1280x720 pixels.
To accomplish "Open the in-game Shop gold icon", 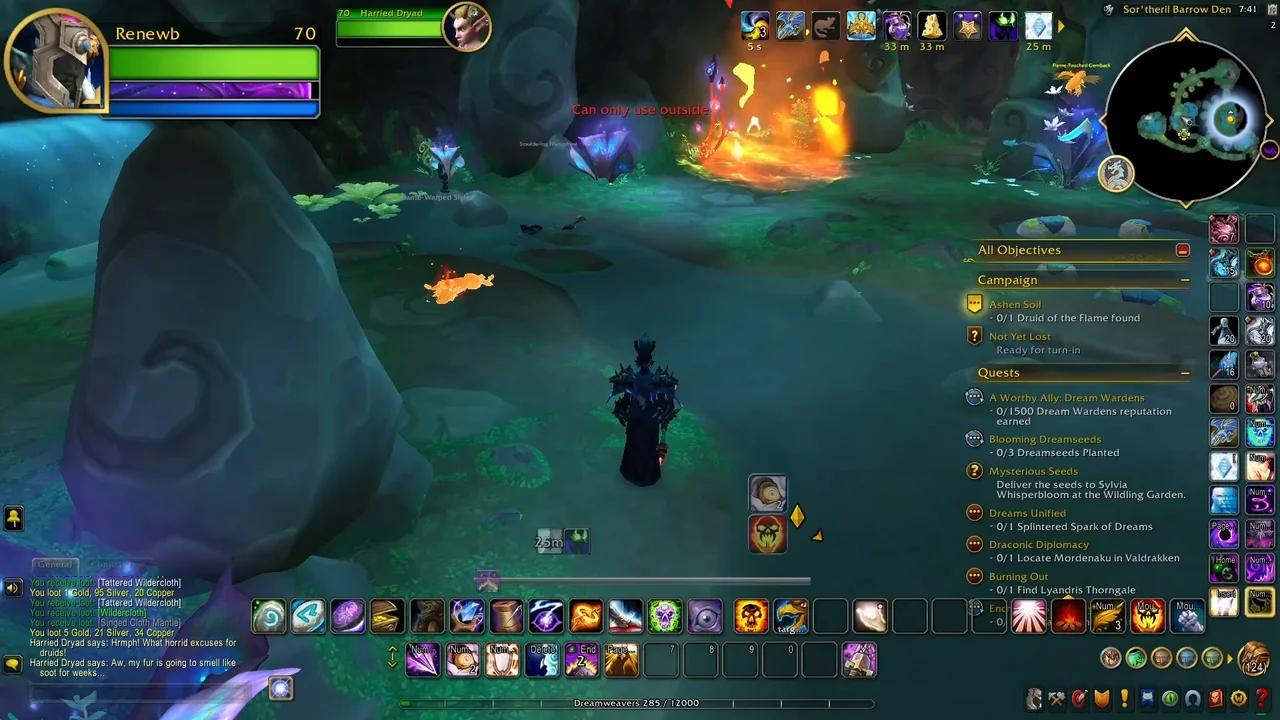I will (1238, 698).
